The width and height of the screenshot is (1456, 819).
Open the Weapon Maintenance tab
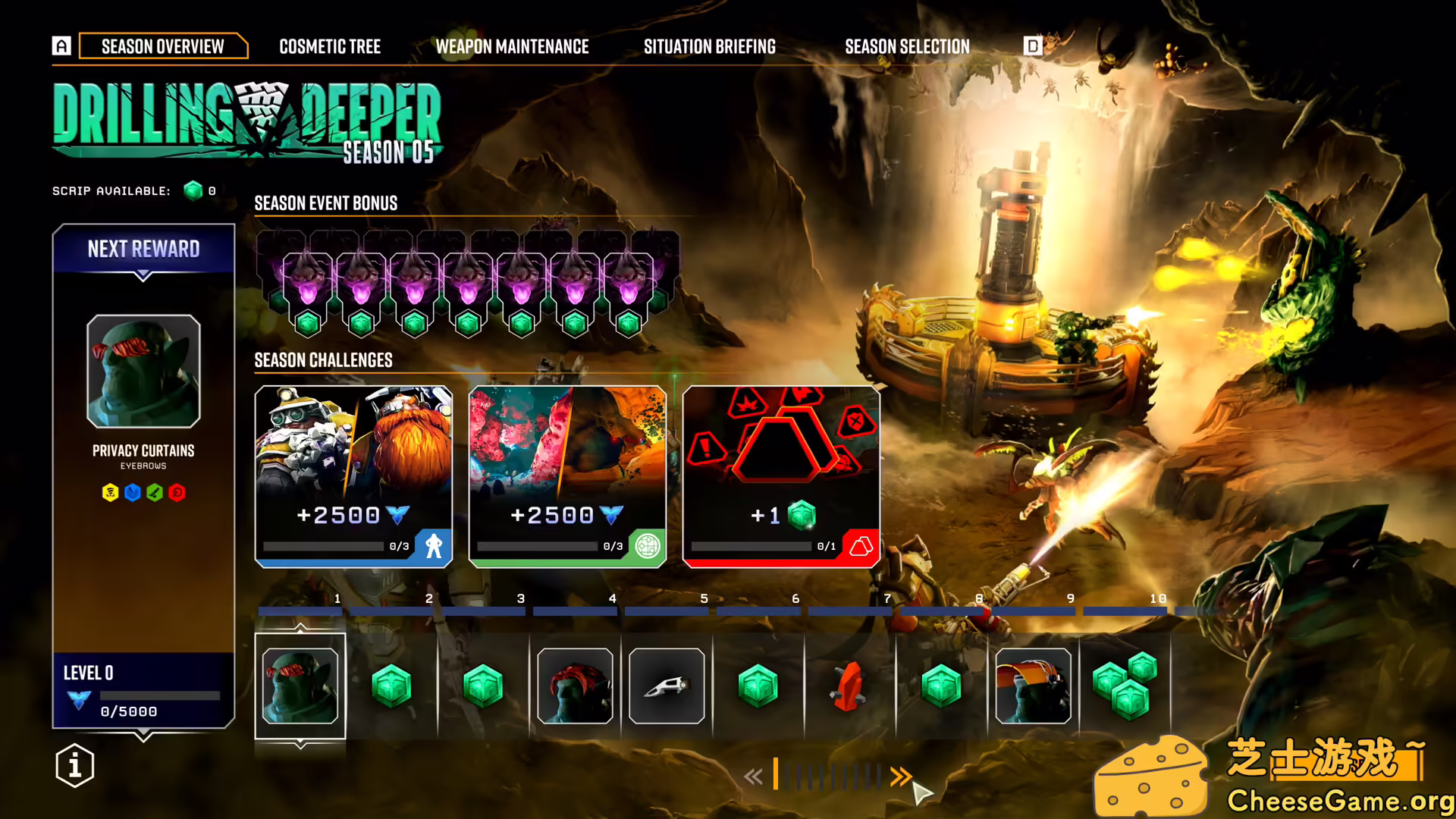pos(513,46)
